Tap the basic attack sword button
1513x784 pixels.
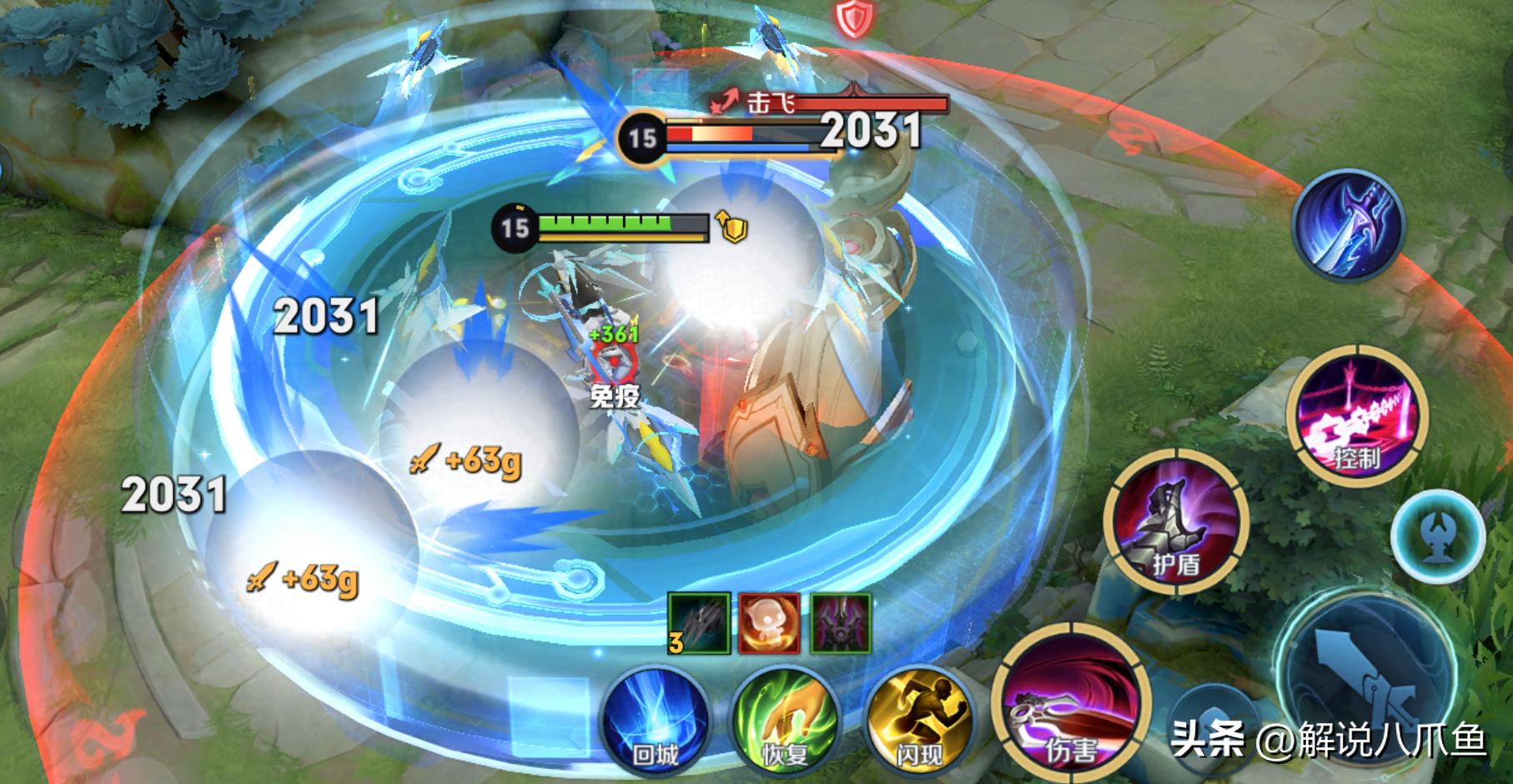pyautogui.click(x=1368, y=676)
